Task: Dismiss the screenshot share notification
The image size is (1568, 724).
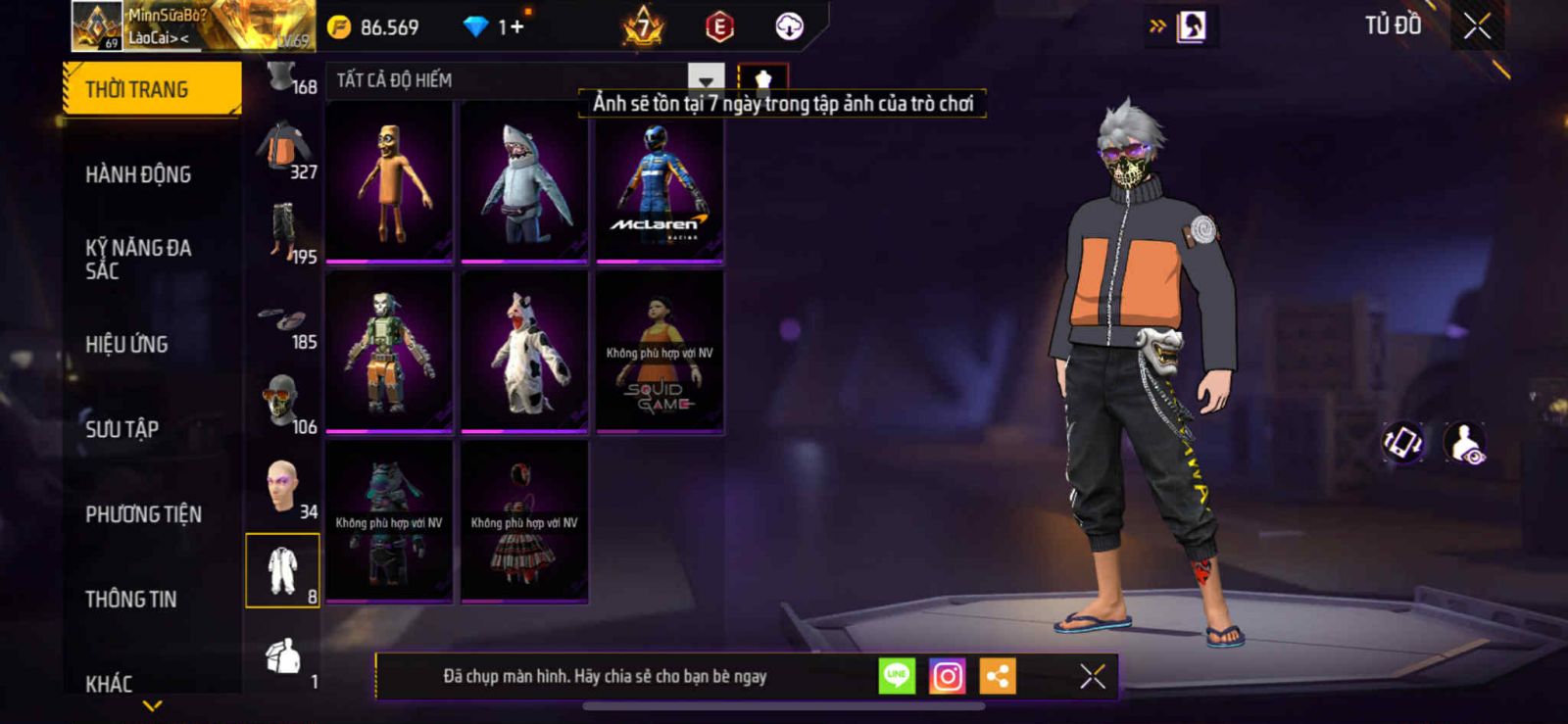Action: pyautogui.click(x=1092, y=676)
